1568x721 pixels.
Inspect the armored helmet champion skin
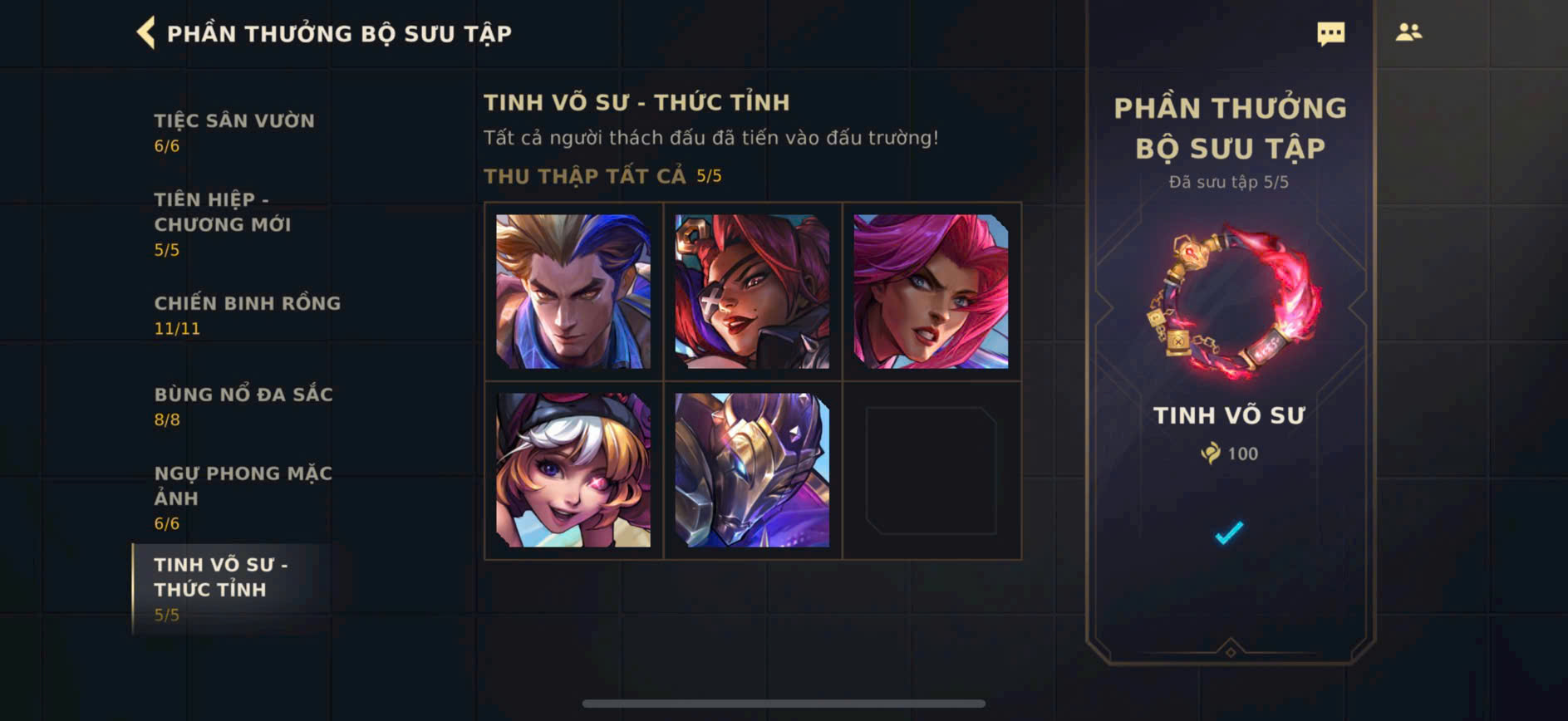(752, 470)
